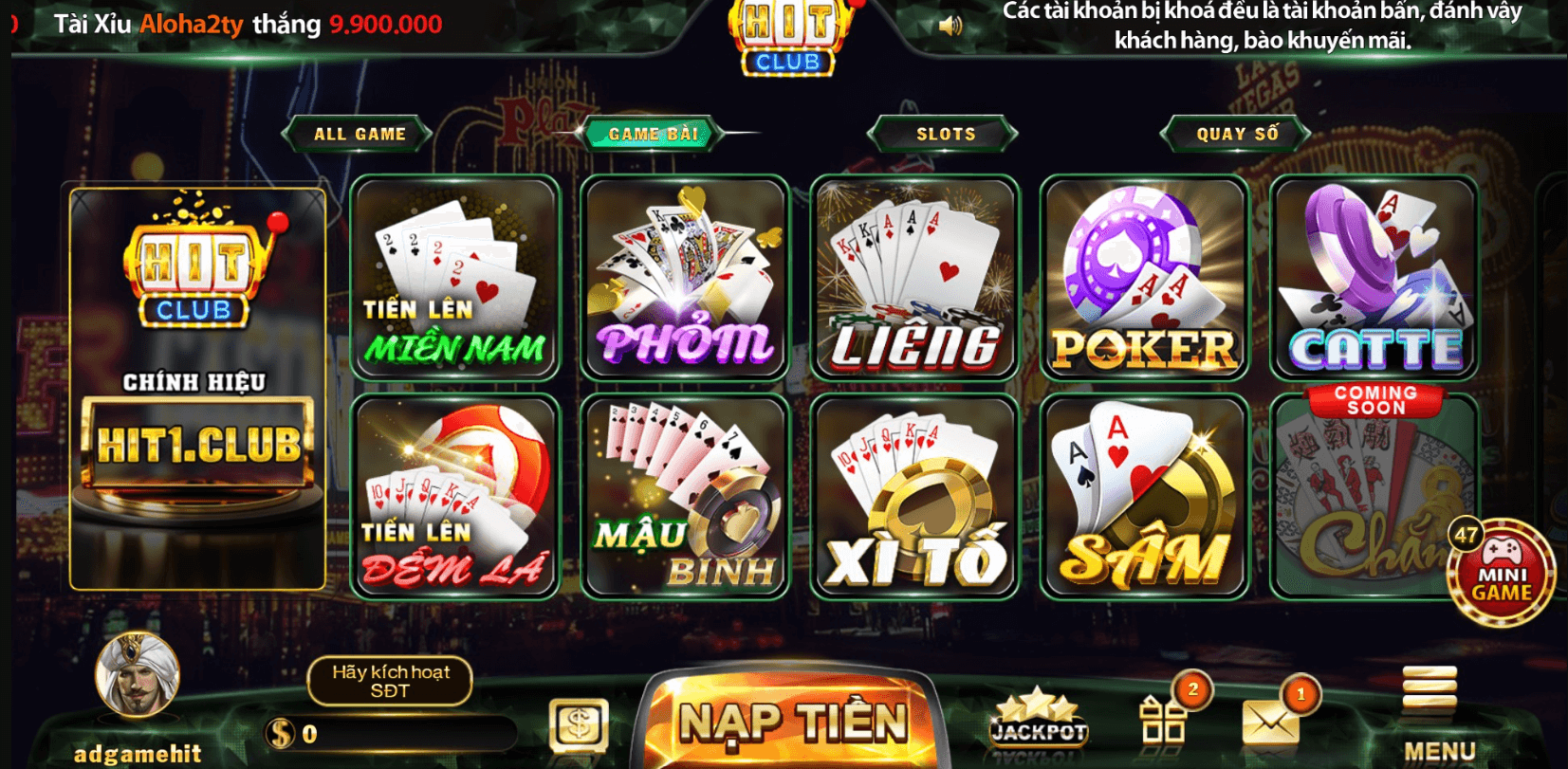Viewport: 1568px width, 769px height.
Task: Open the QUAY SỐ category
Action: point(1235,134)
